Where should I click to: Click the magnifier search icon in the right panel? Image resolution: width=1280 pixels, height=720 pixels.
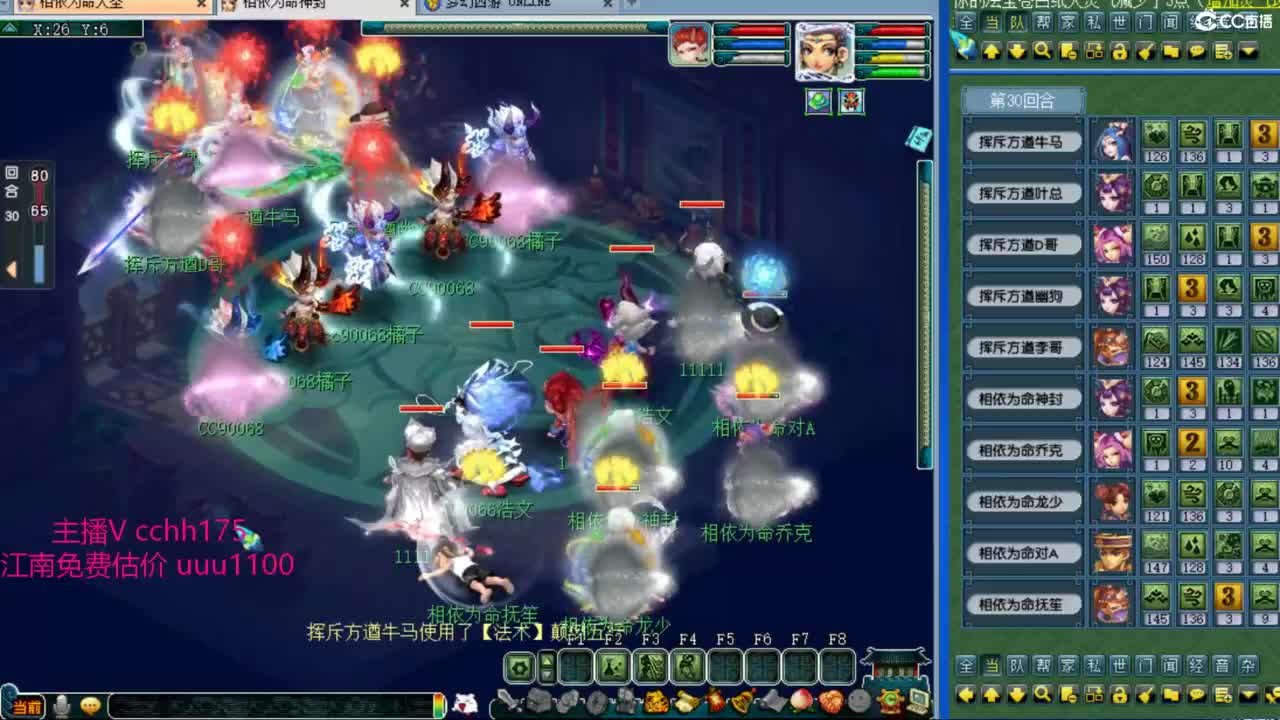pyautogui.click(x=1043, y=693)
